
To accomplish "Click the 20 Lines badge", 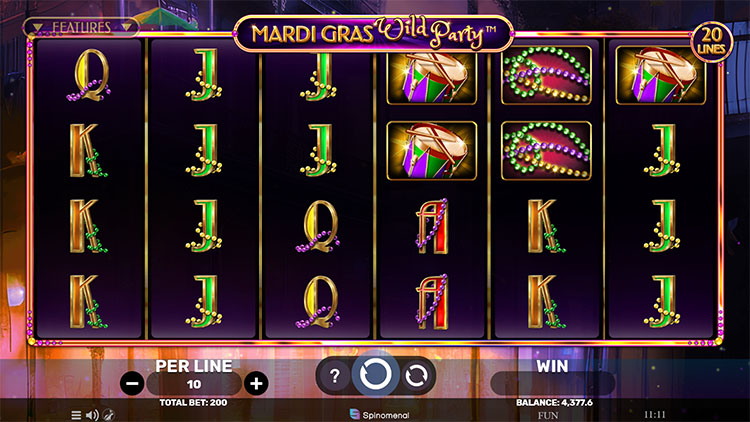I will (712, 42).
